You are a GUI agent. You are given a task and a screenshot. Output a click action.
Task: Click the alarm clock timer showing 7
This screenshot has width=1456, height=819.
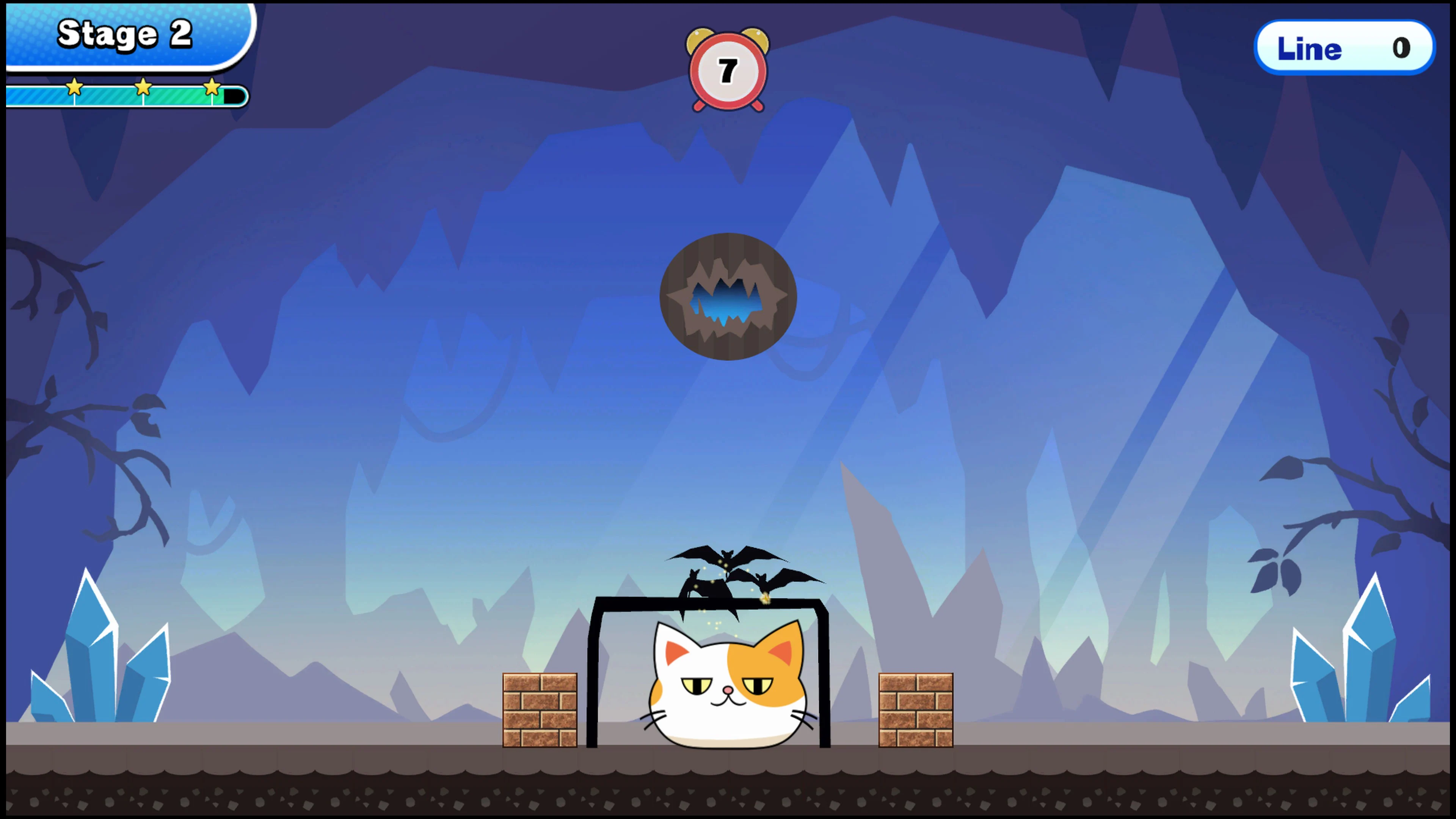coord(728,68)
